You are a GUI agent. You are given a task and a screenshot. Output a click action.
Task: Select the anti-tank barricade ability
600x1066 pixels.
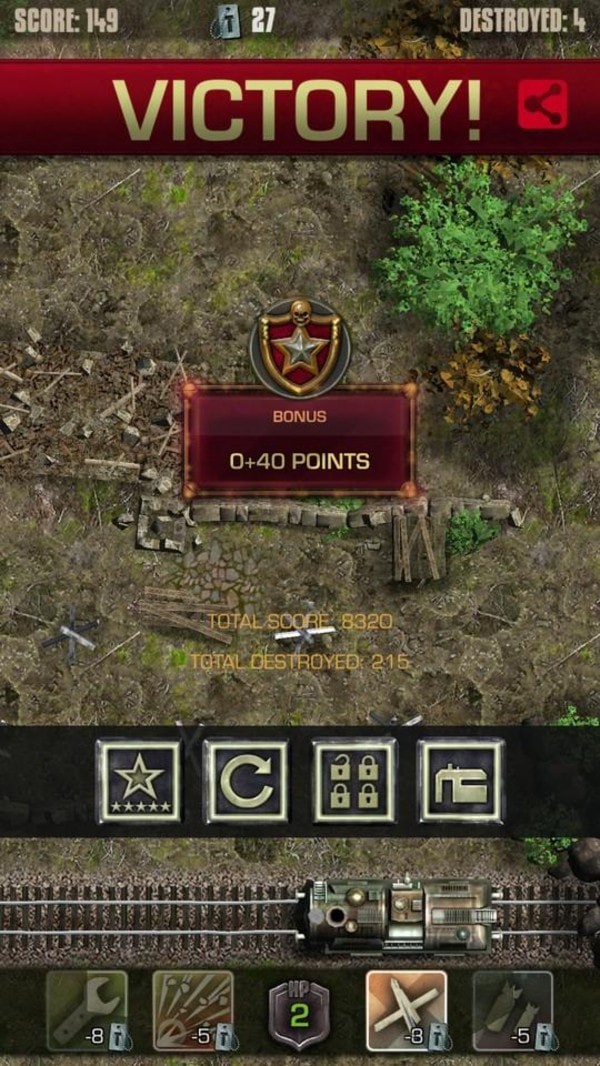point(407,1010)
